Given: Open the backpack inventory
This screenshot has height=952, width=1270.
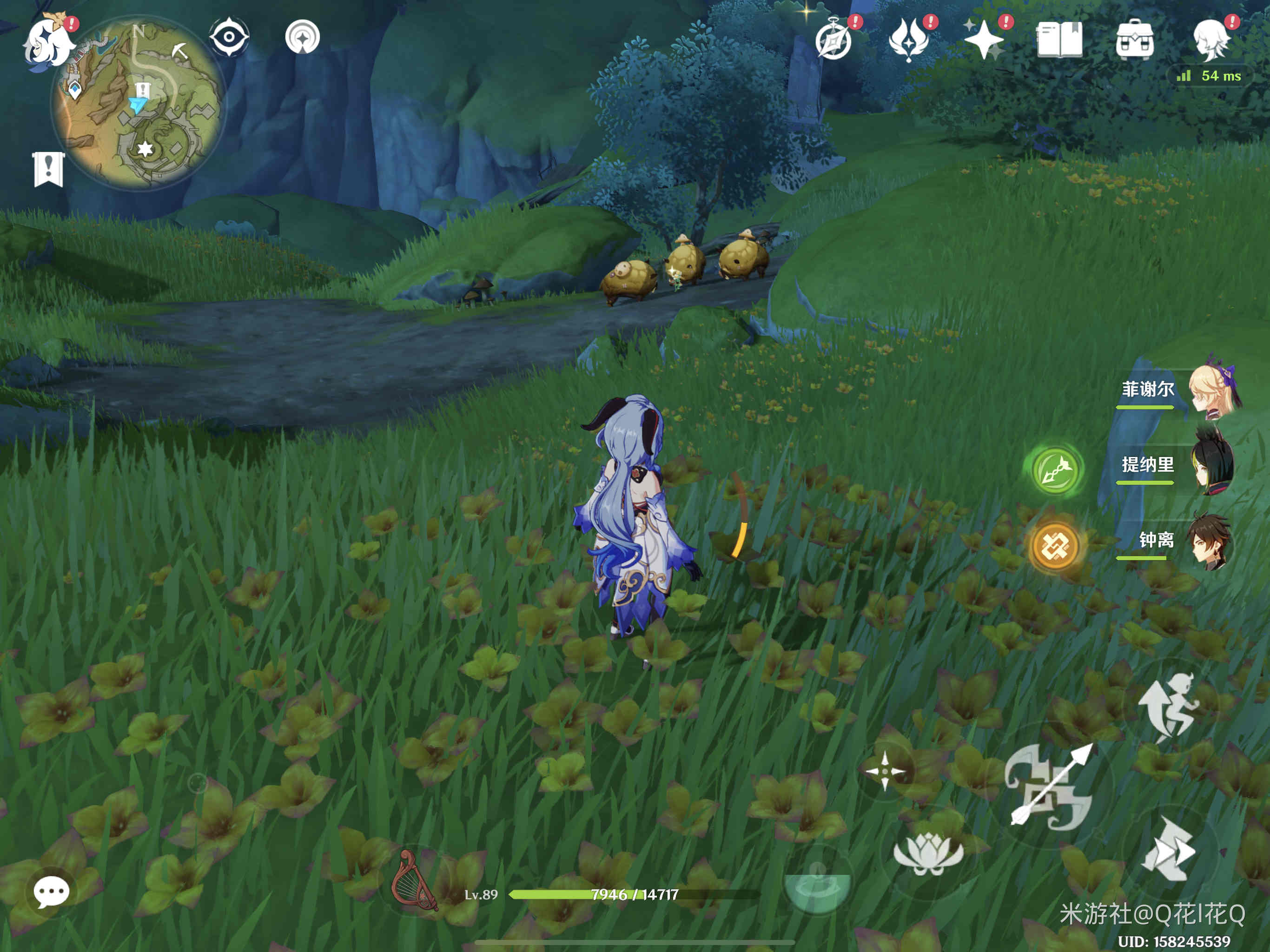Looking at the screenshot, I should pyautogui.click(x=1135, y=40).
